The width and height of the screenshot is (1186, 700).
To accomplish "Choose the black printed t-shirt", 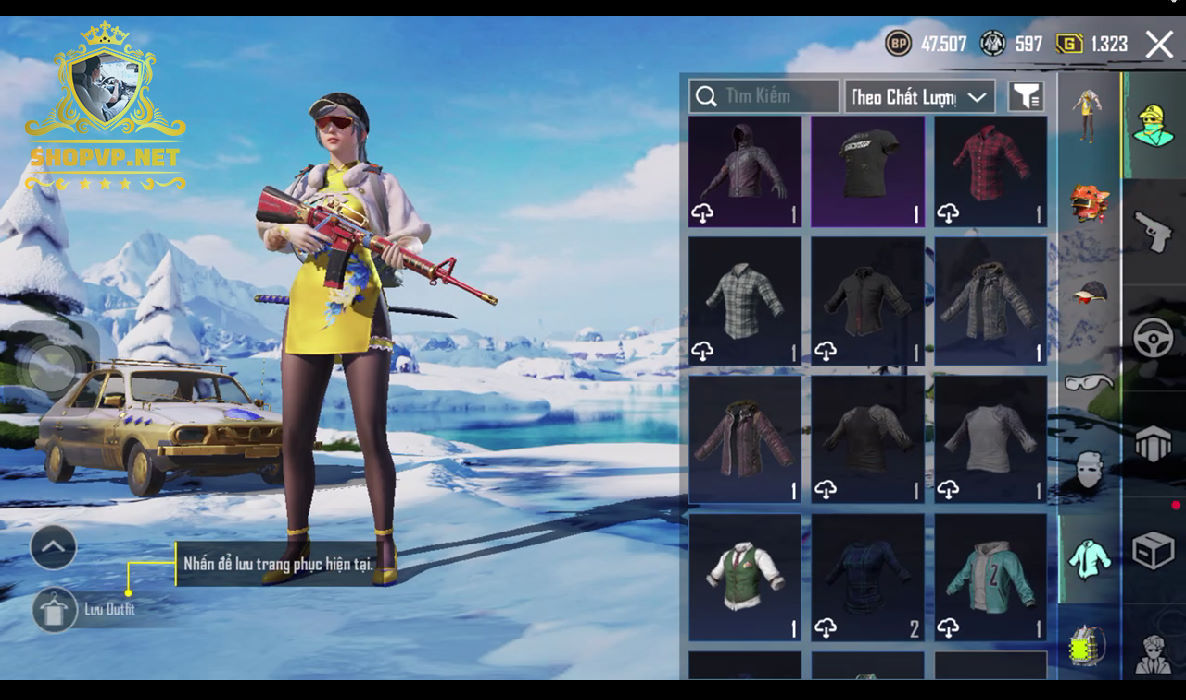I will (x=867, y=171).
